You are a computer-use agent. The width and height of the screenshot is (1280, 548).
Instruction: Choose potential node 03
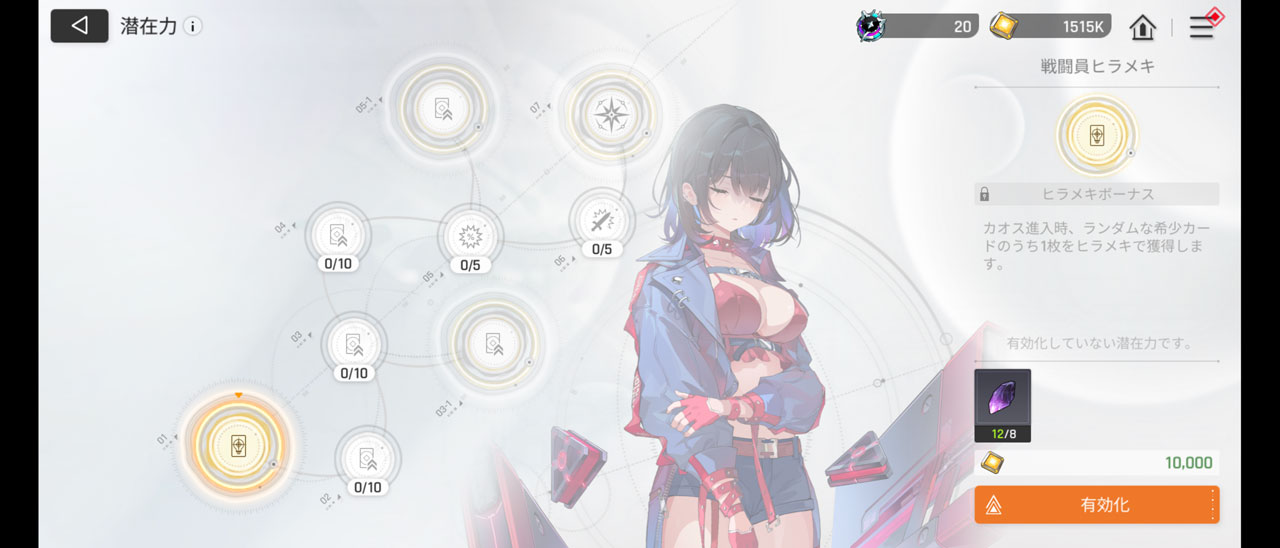(x=353, y=344)
